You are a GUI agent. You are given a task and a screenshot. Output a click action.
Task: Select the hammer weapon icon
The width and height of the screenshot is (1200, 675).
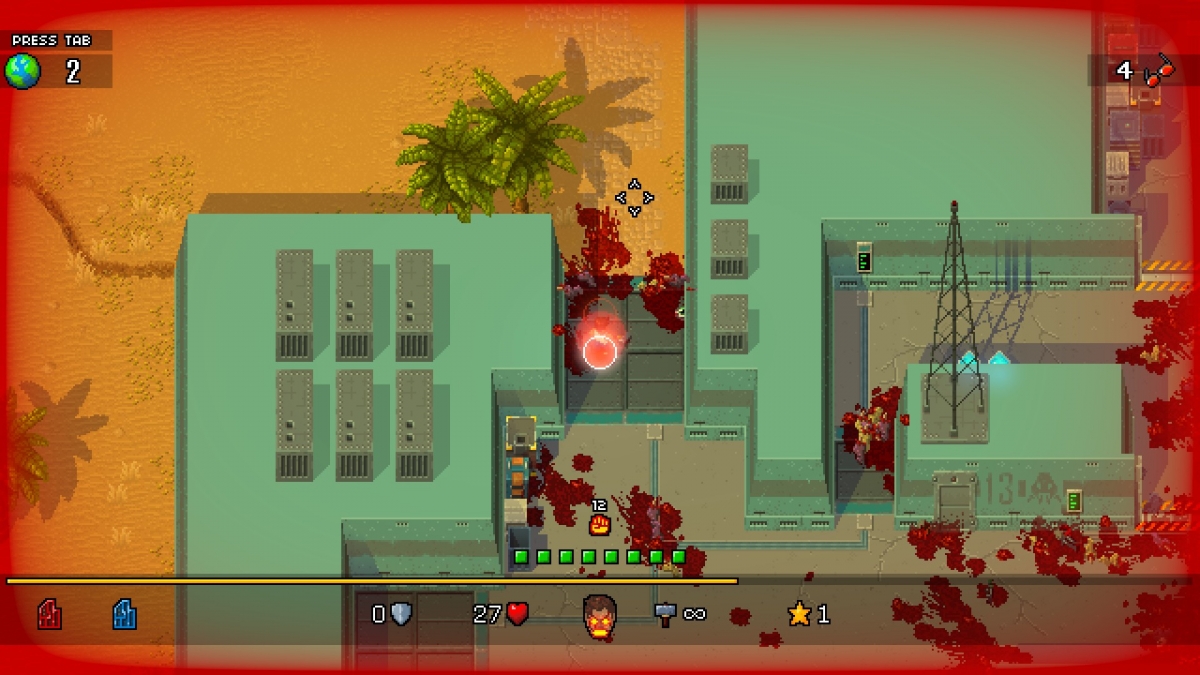666,613
